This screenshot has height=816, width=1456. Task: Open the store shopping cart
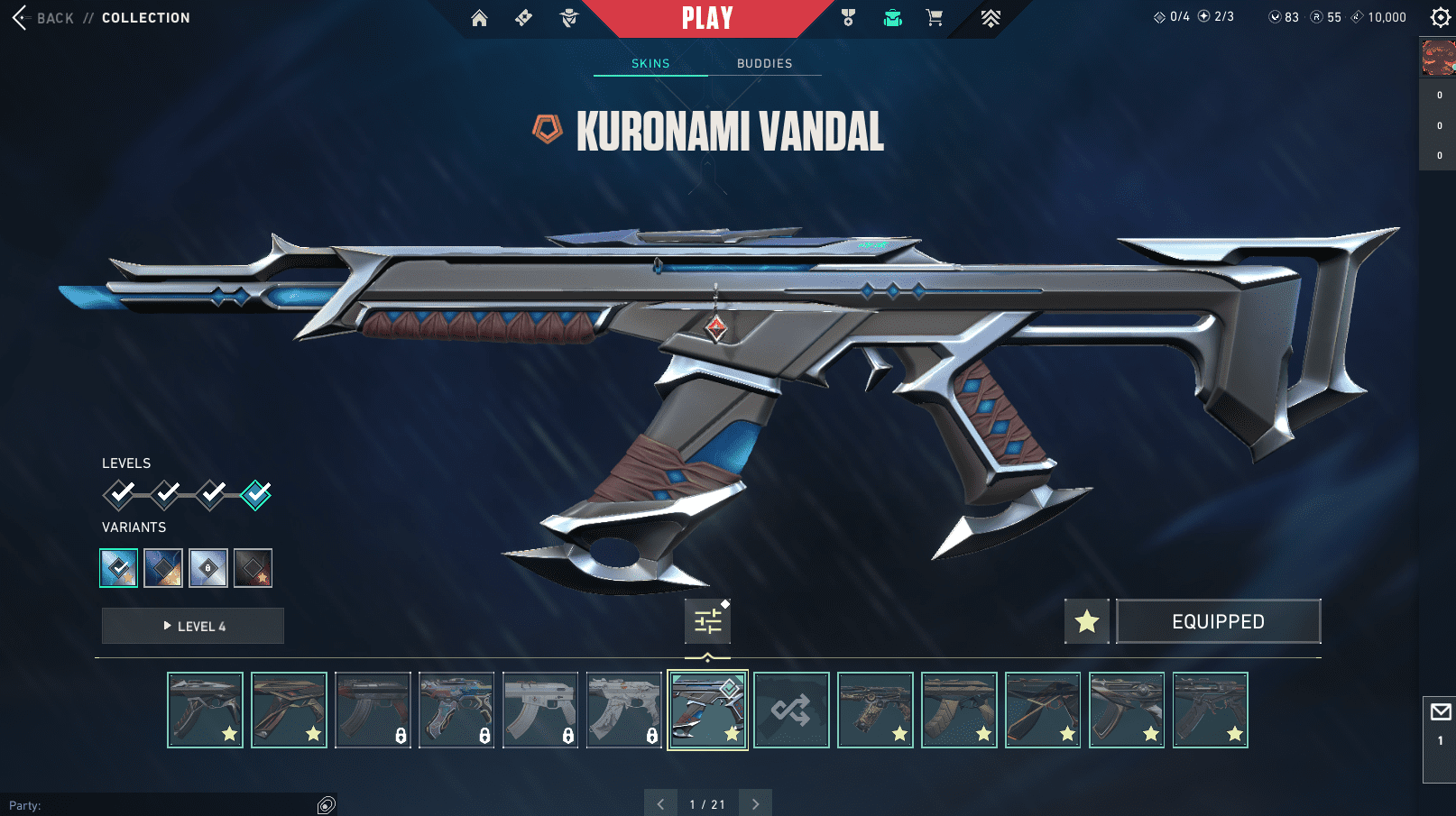pyautogui.click(x=934, y=18)
